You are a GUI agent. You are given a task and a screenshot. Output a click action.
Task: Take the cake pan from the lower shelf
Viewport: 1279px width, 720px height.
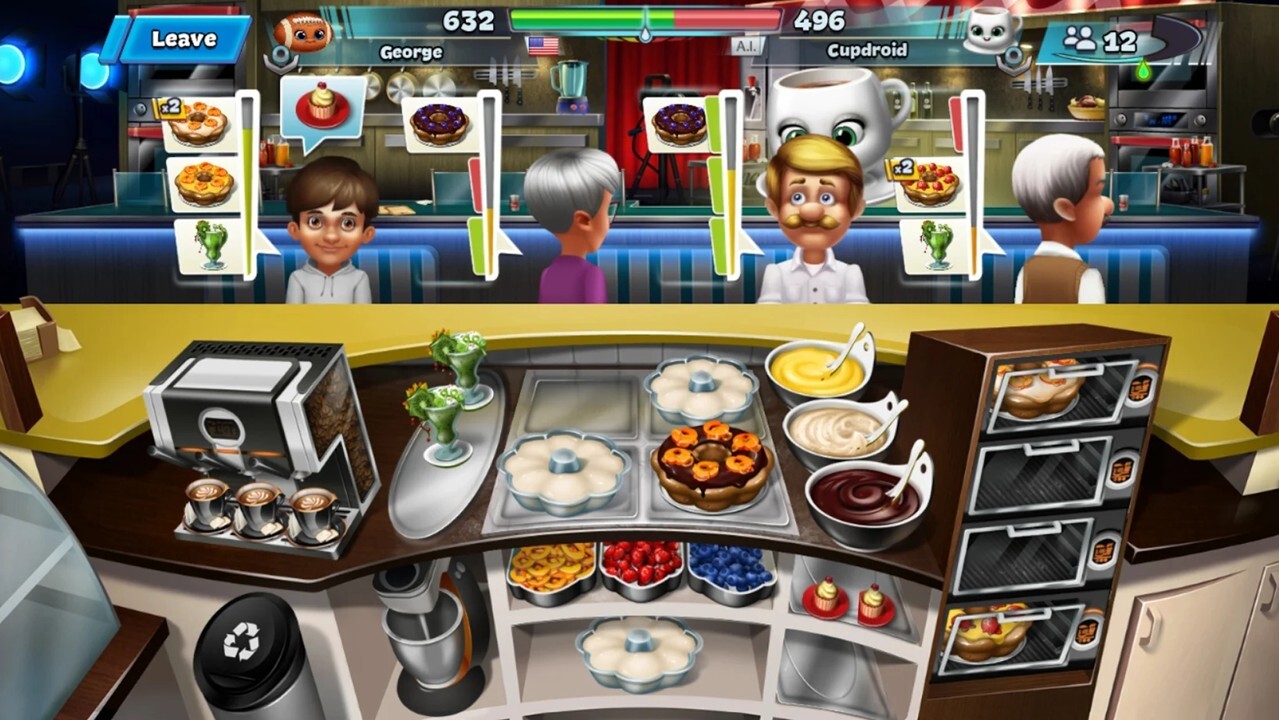638,649
